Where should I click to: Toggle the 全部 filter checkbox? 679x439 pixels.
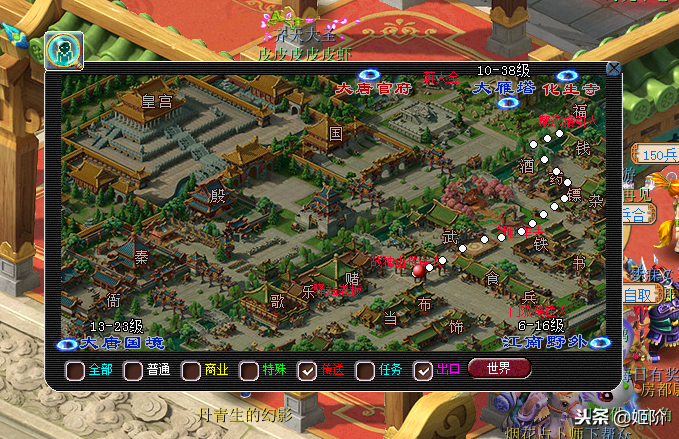coord(75,370)
